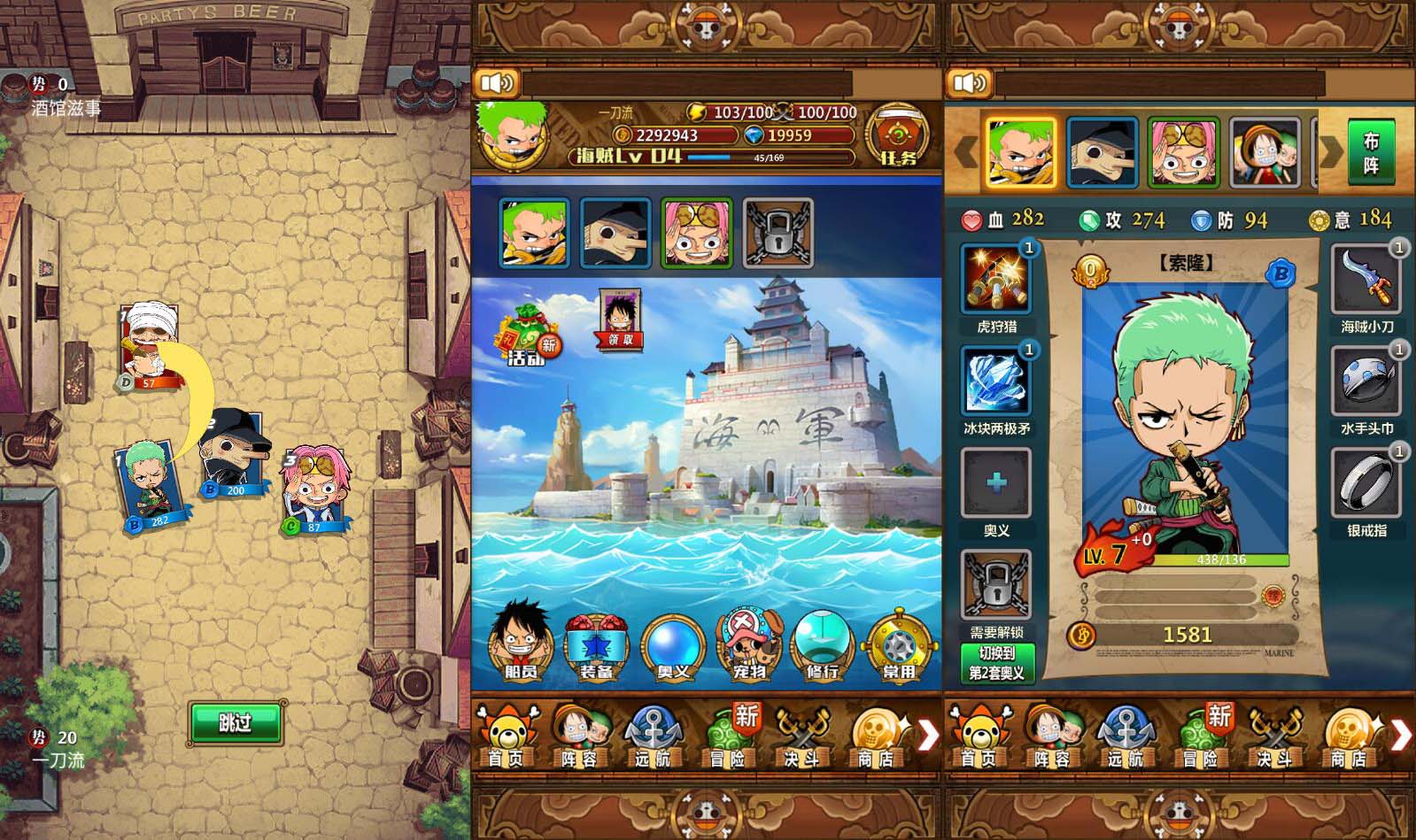Skip the battle with the 跳过 button
This screenshot has width=1416, height=840.
tap(235, 722)
